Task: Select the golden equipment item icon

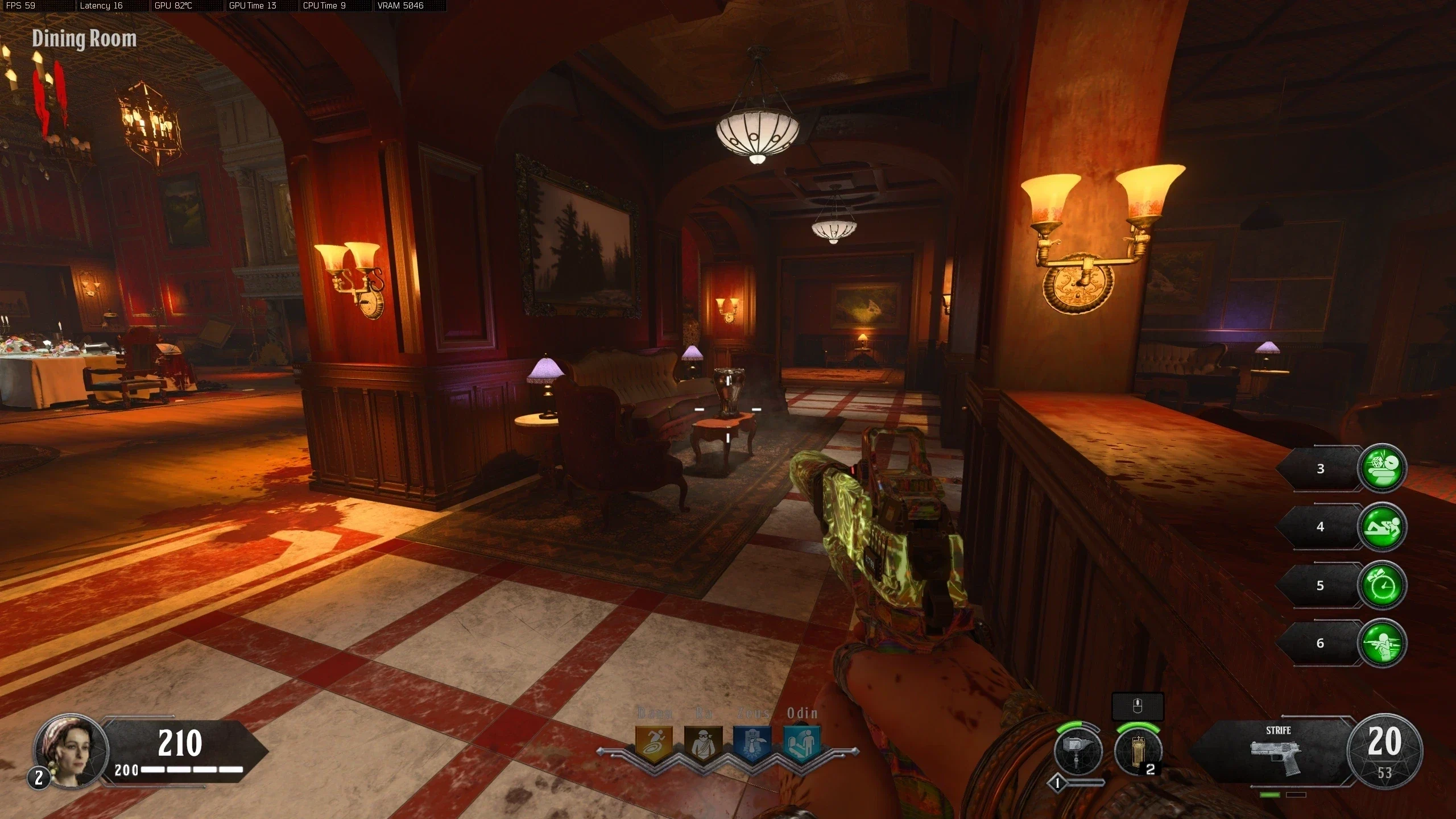Action: 1138,751
